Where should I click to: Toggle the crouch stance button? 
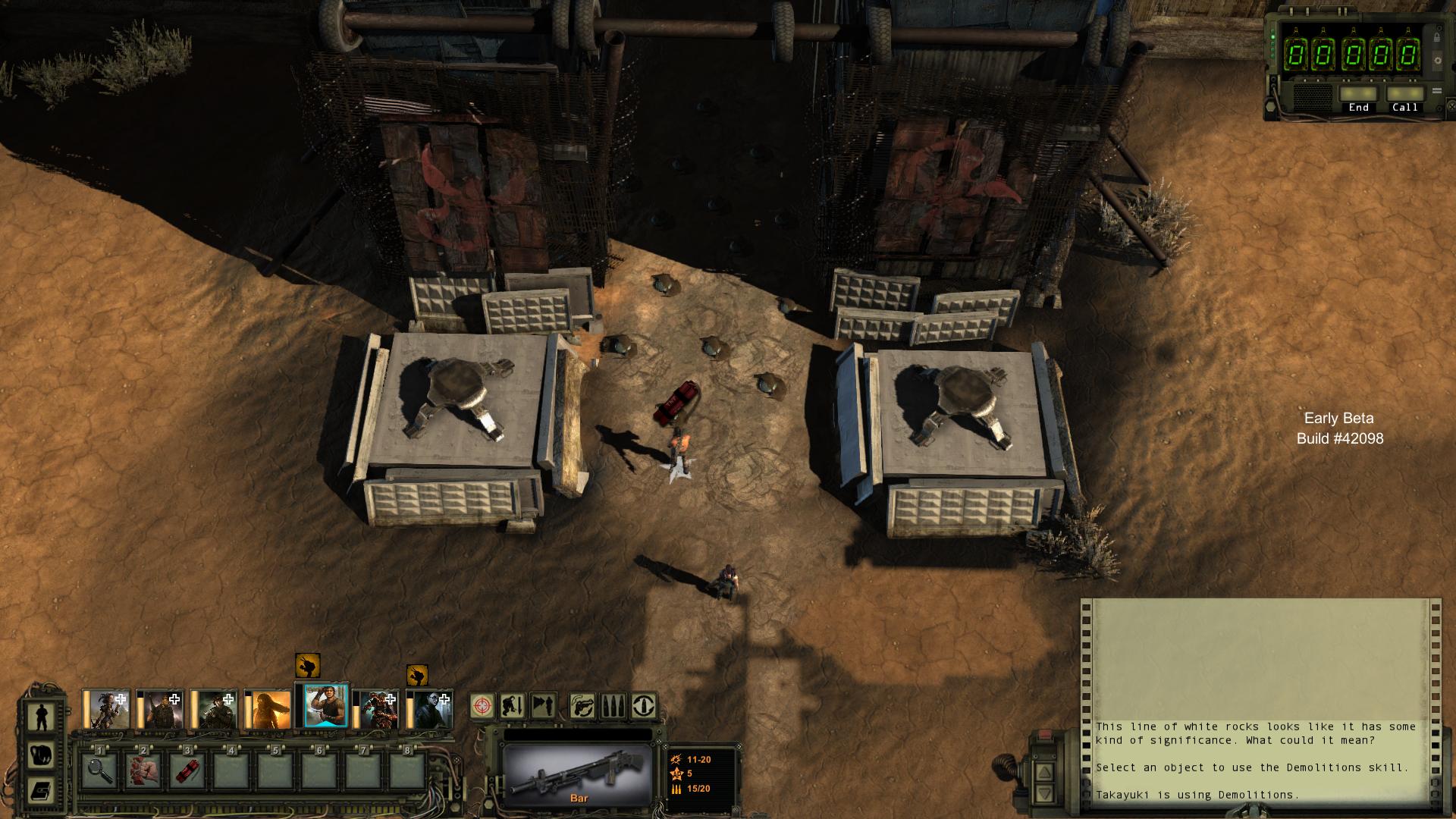(x=513, y=706)
